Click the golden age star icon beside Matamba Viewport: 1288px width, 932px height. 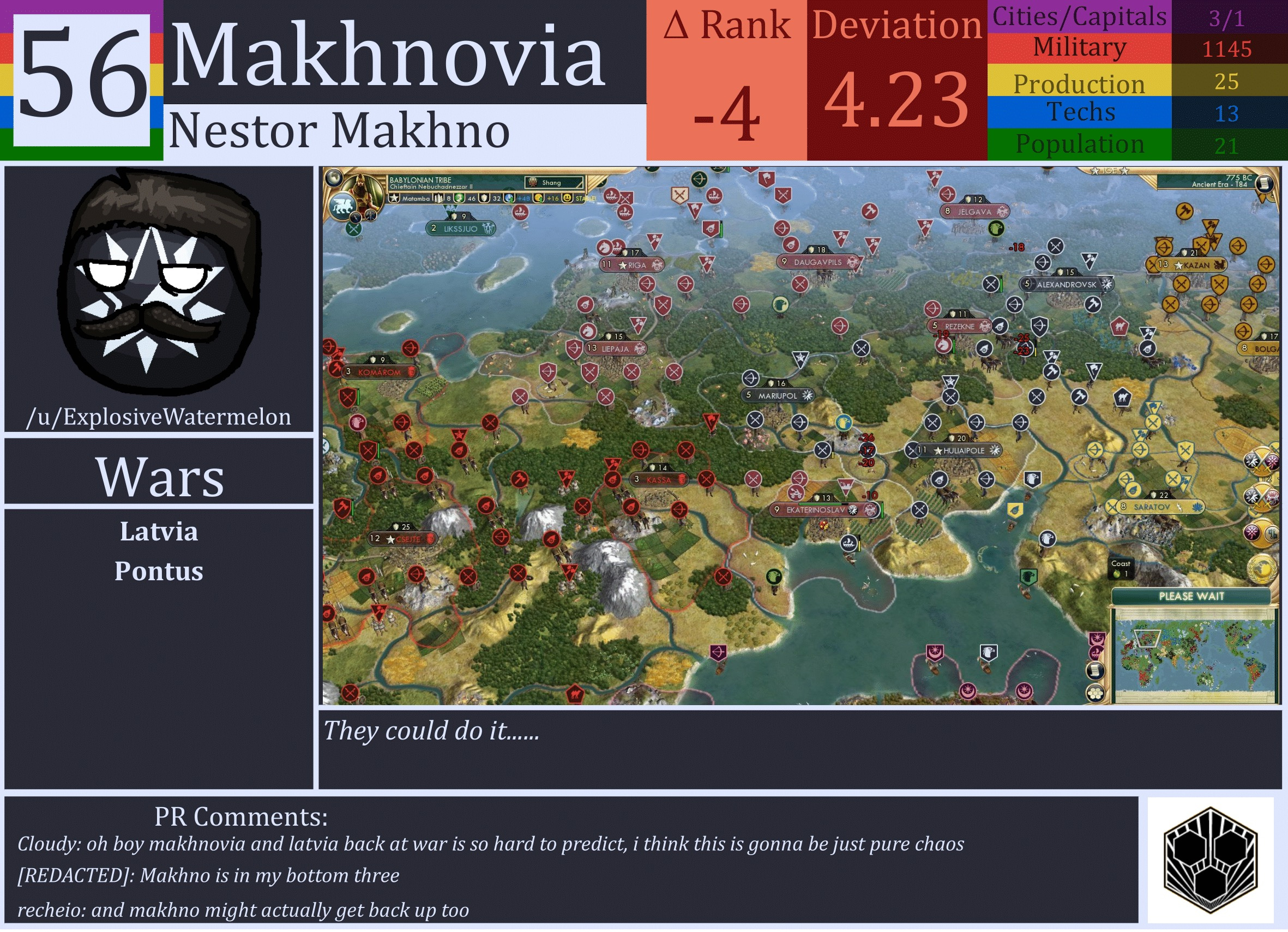(395, 199)
